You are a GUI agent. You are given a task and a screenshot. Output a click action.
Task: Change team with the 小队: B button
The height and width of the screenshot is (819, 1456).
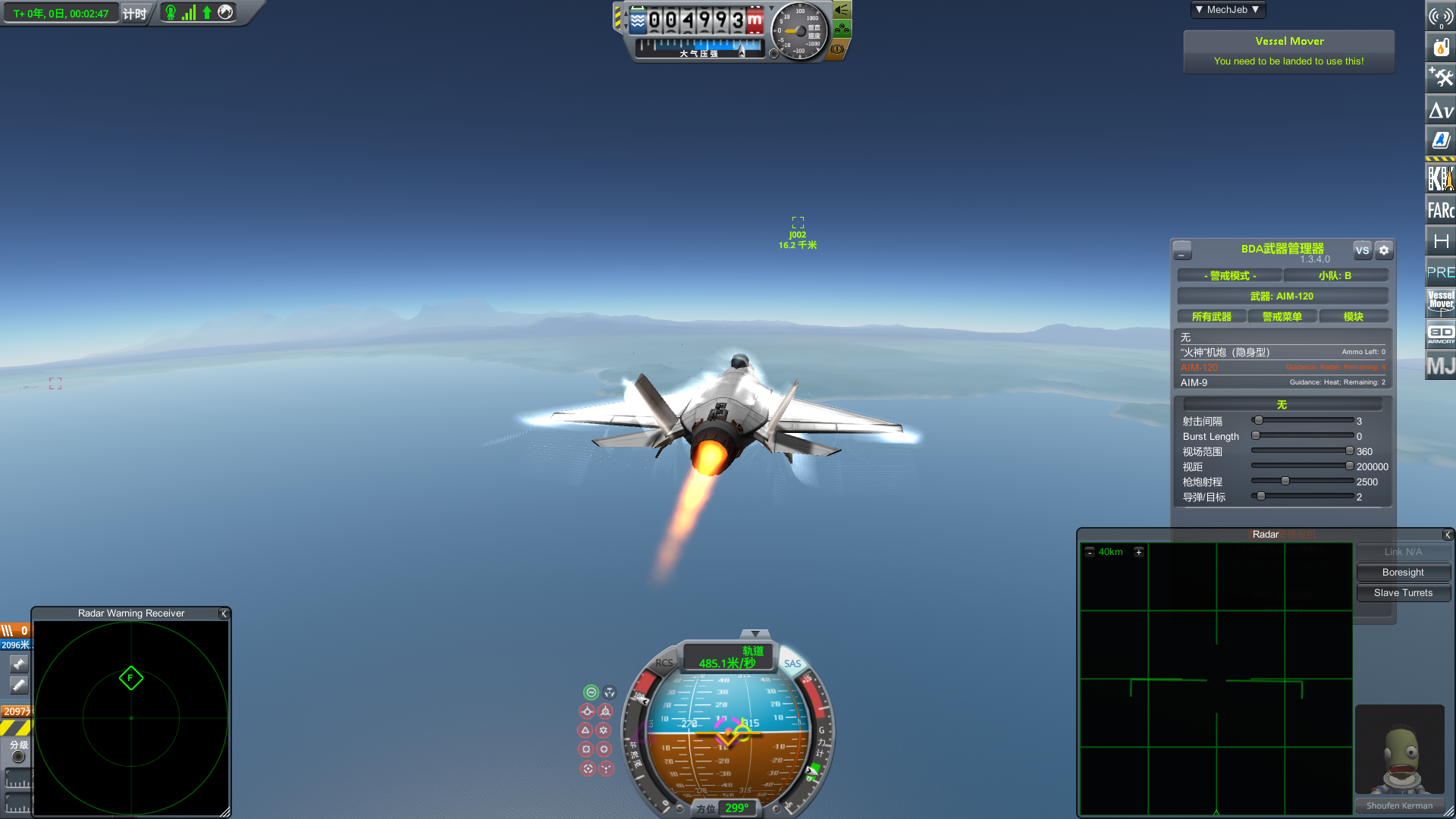point(1335,276)
